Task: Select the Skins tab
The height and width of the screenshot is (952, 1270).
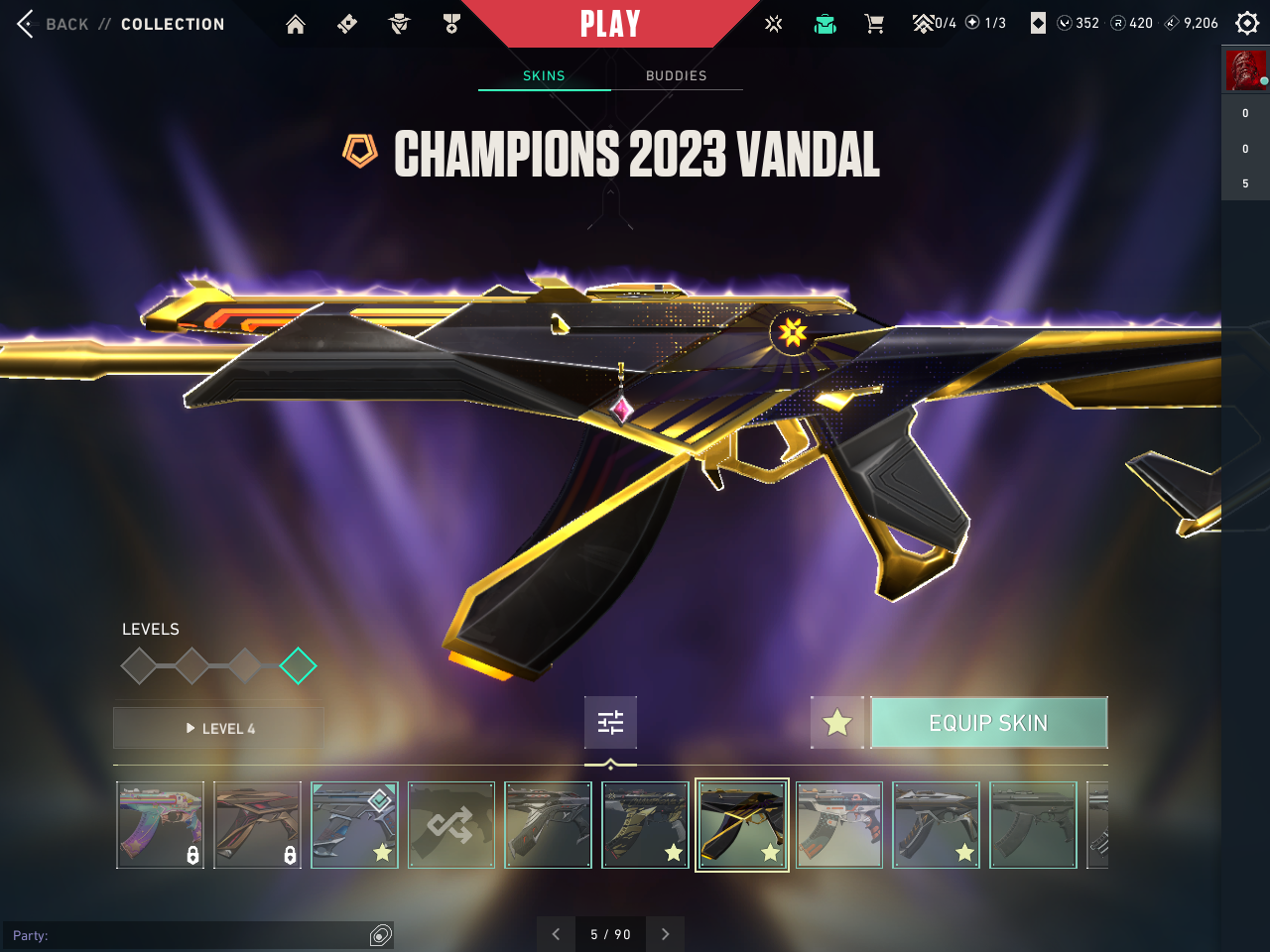Action: click(544, 75)
